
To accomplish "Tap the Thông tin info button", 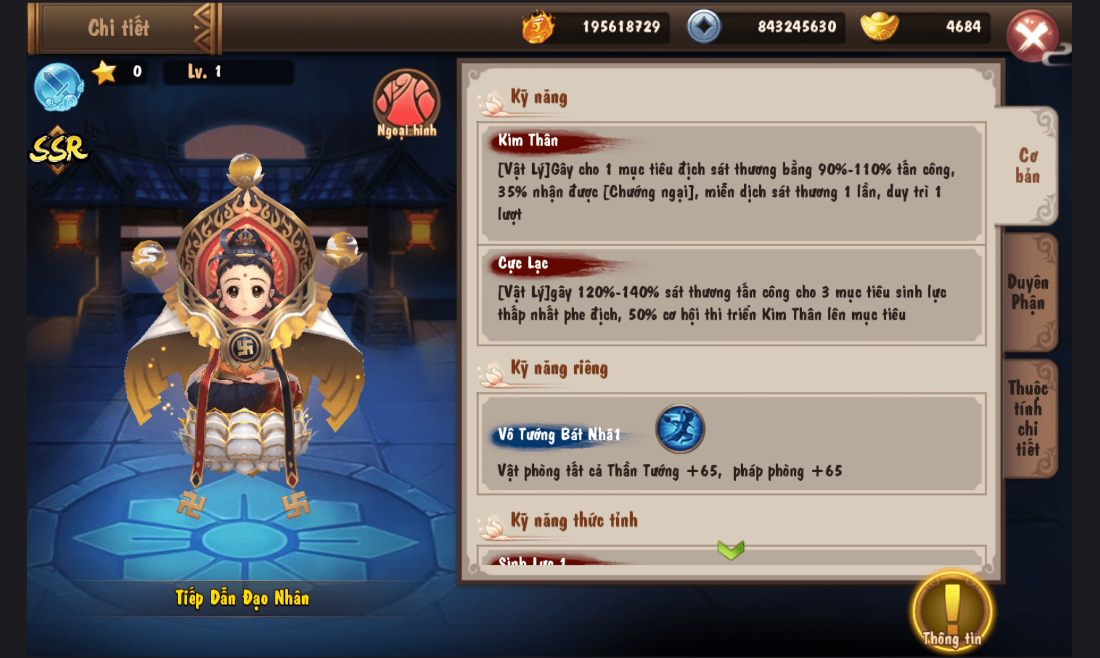I will pyautogui.click(x=952, y=610).
